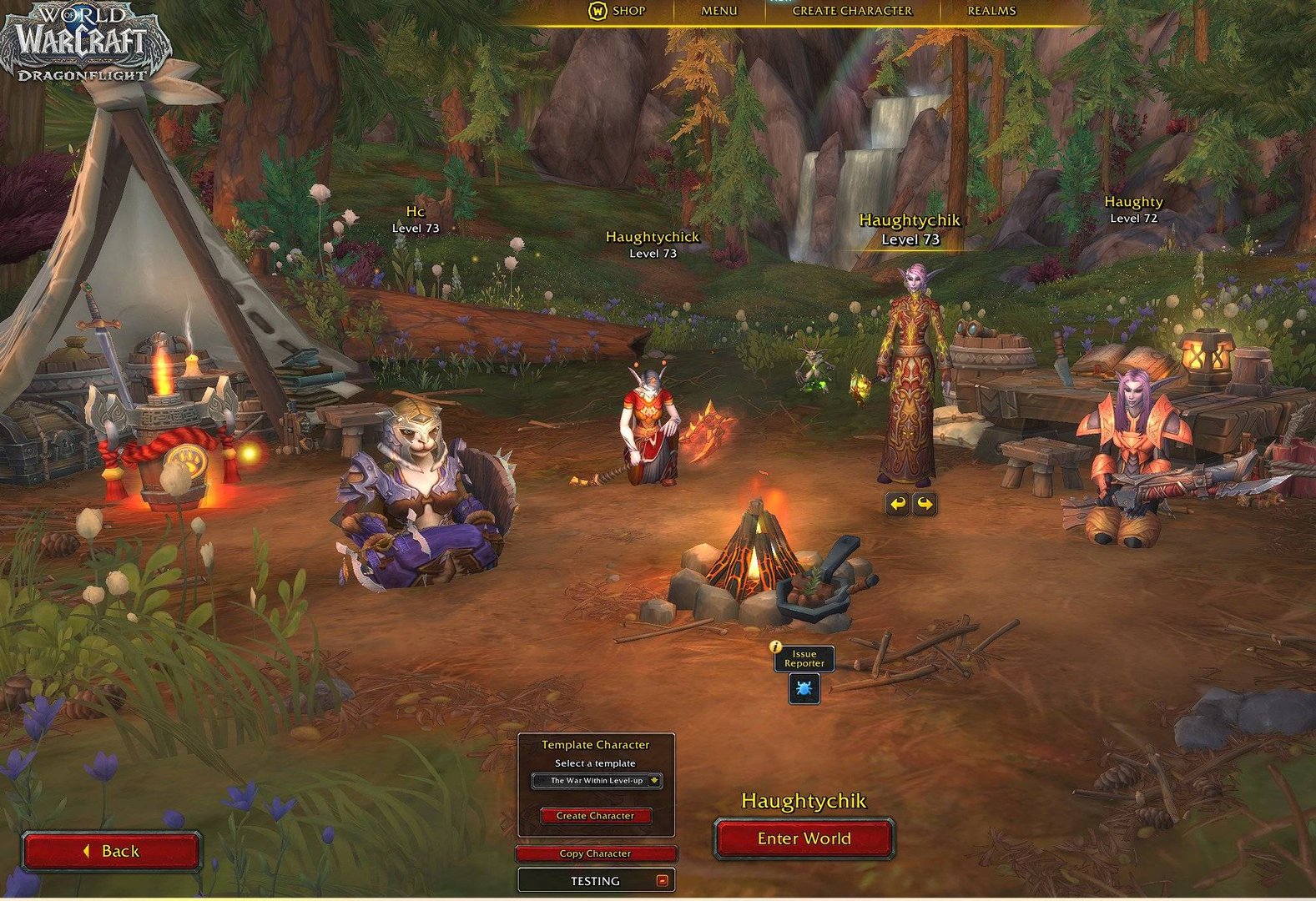Click the Copy Character button
Viewport: 1316px width, 901px height.
pyautogui.click(x=595, y=853)
